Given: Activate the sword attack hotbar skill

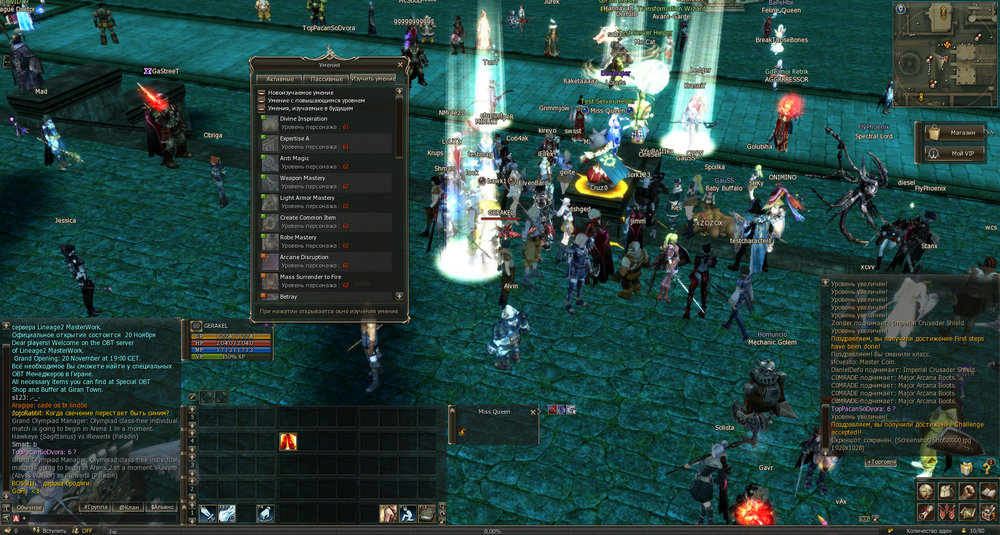Looking at the screenshot, I should point(207,513).
